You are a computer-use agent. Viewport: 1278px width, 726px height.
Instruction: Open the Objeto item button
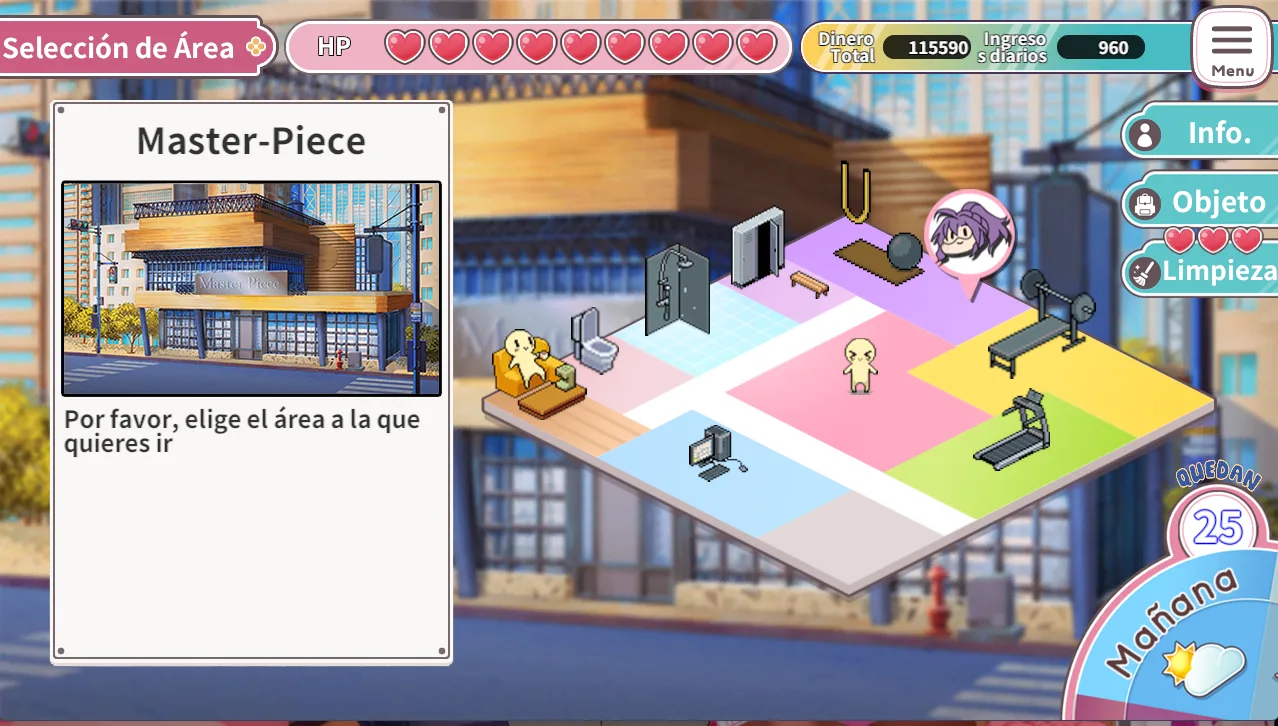(x=1202, y=203)
